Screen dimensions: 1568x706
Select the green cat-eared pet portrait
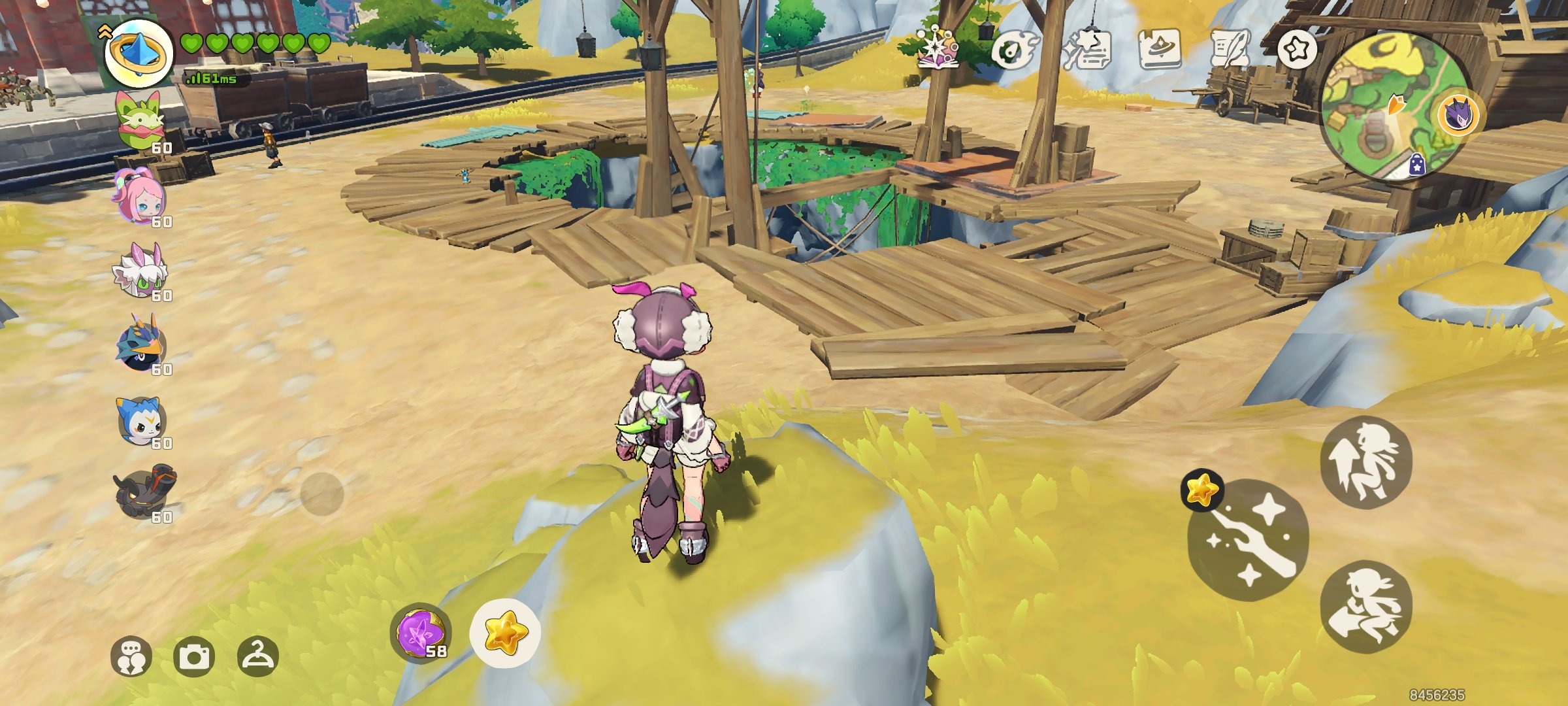[140, 123]
